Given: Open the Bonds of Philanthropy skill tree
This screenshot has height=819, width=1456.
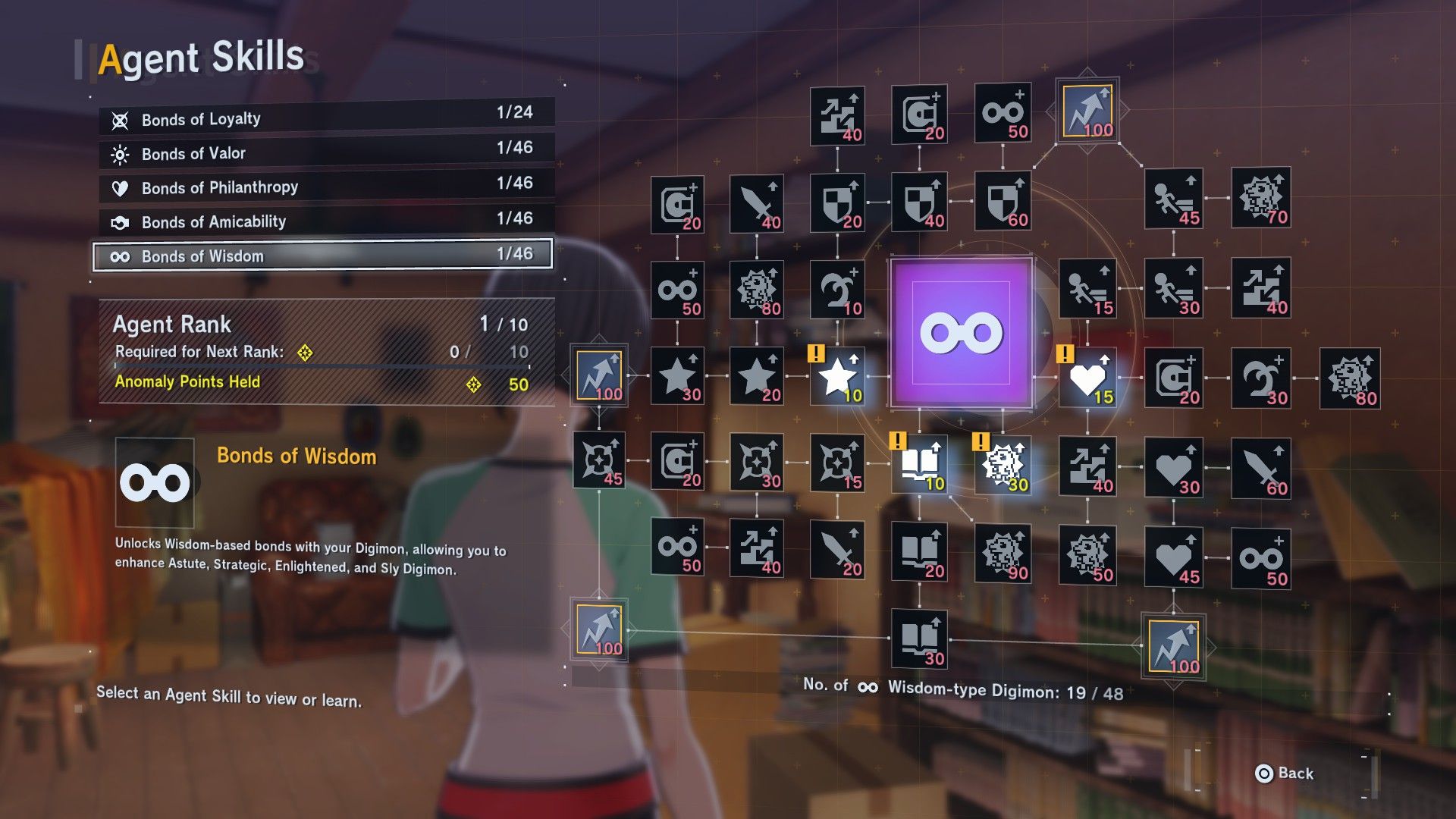Looking at the screenshot, I should (326, 187).
